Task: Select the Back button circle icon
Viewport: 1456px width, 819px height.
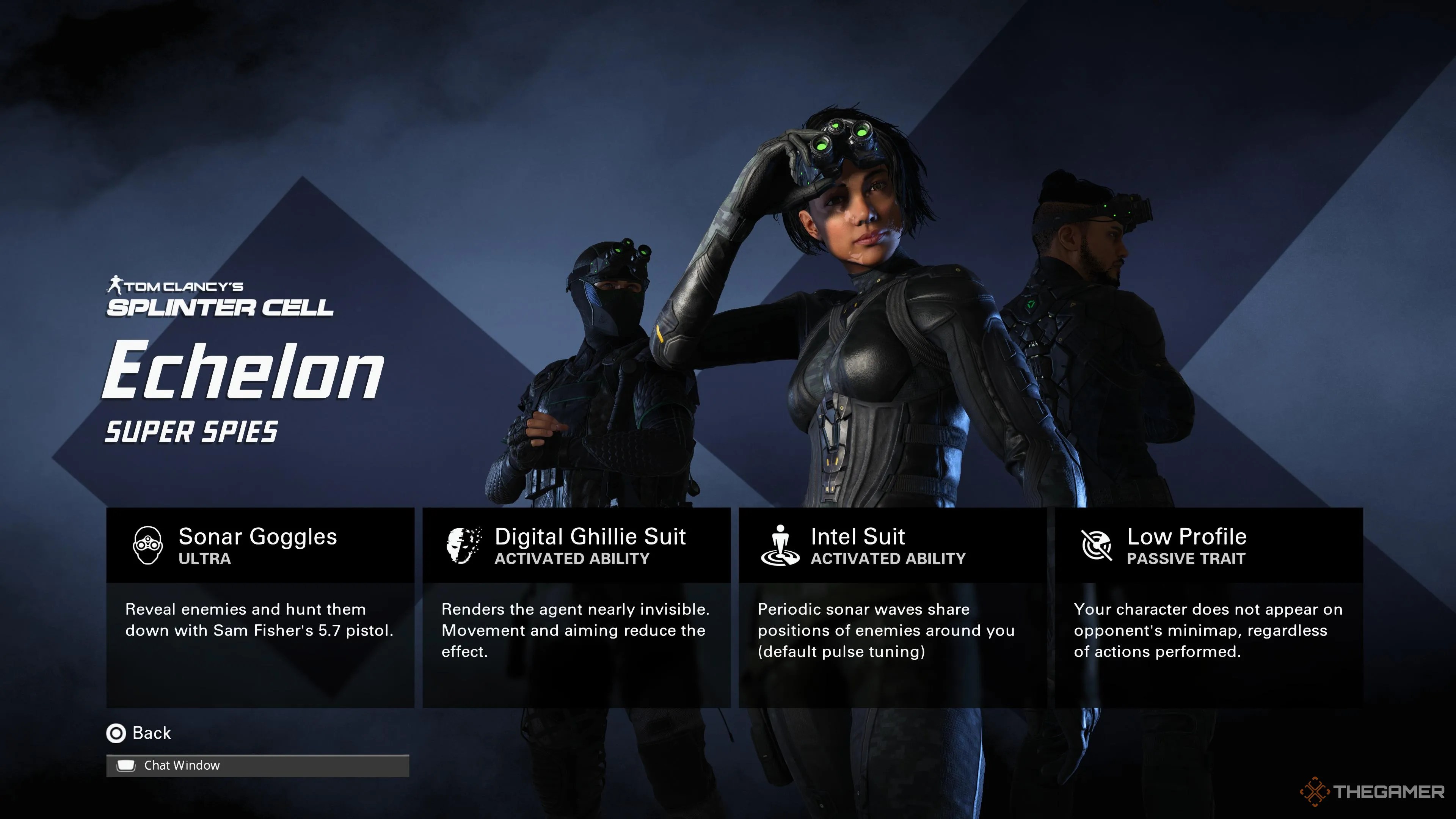Action: (x=116, y=733)
